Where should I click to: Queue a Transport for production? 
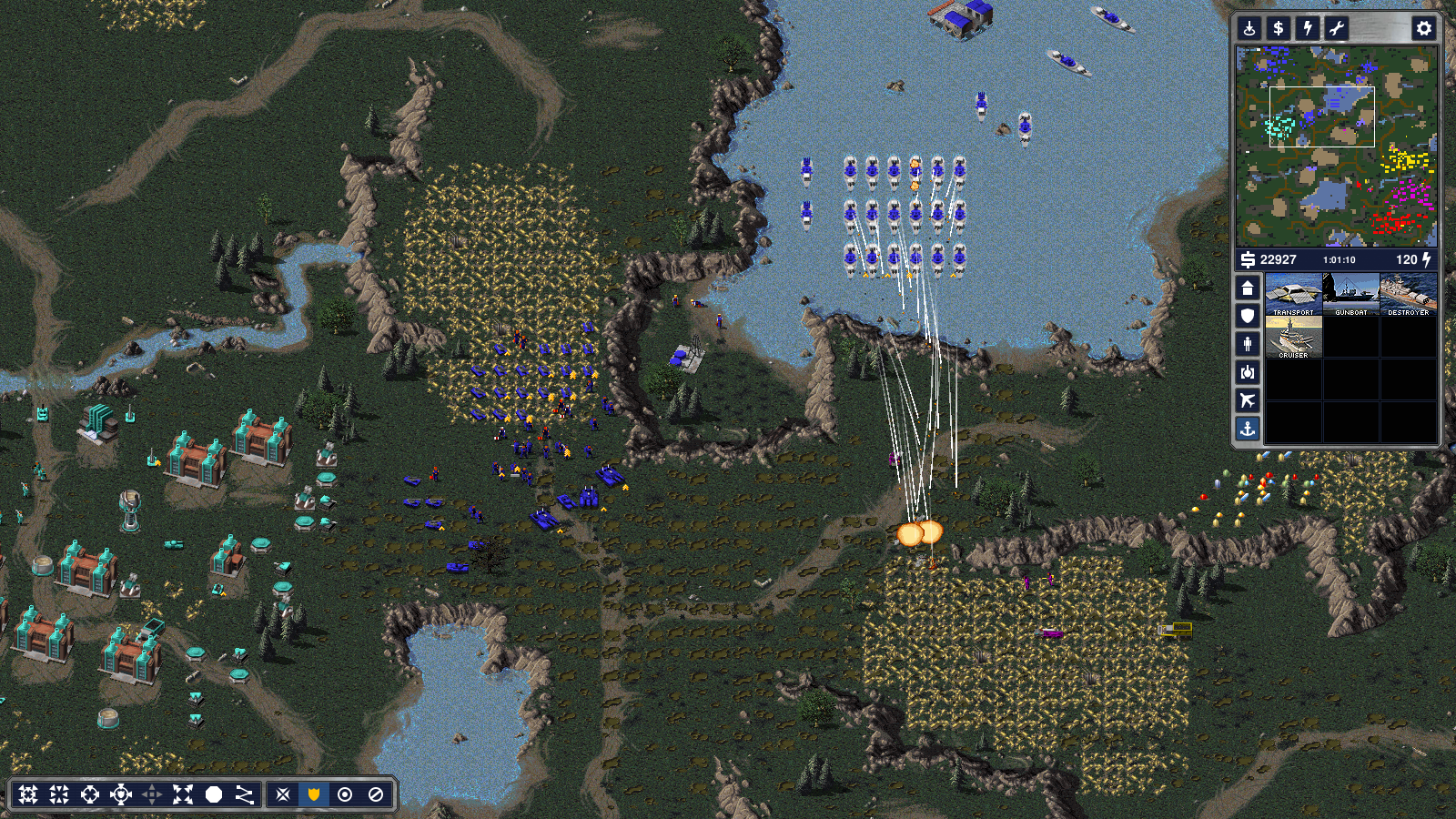coord(1293,294)
